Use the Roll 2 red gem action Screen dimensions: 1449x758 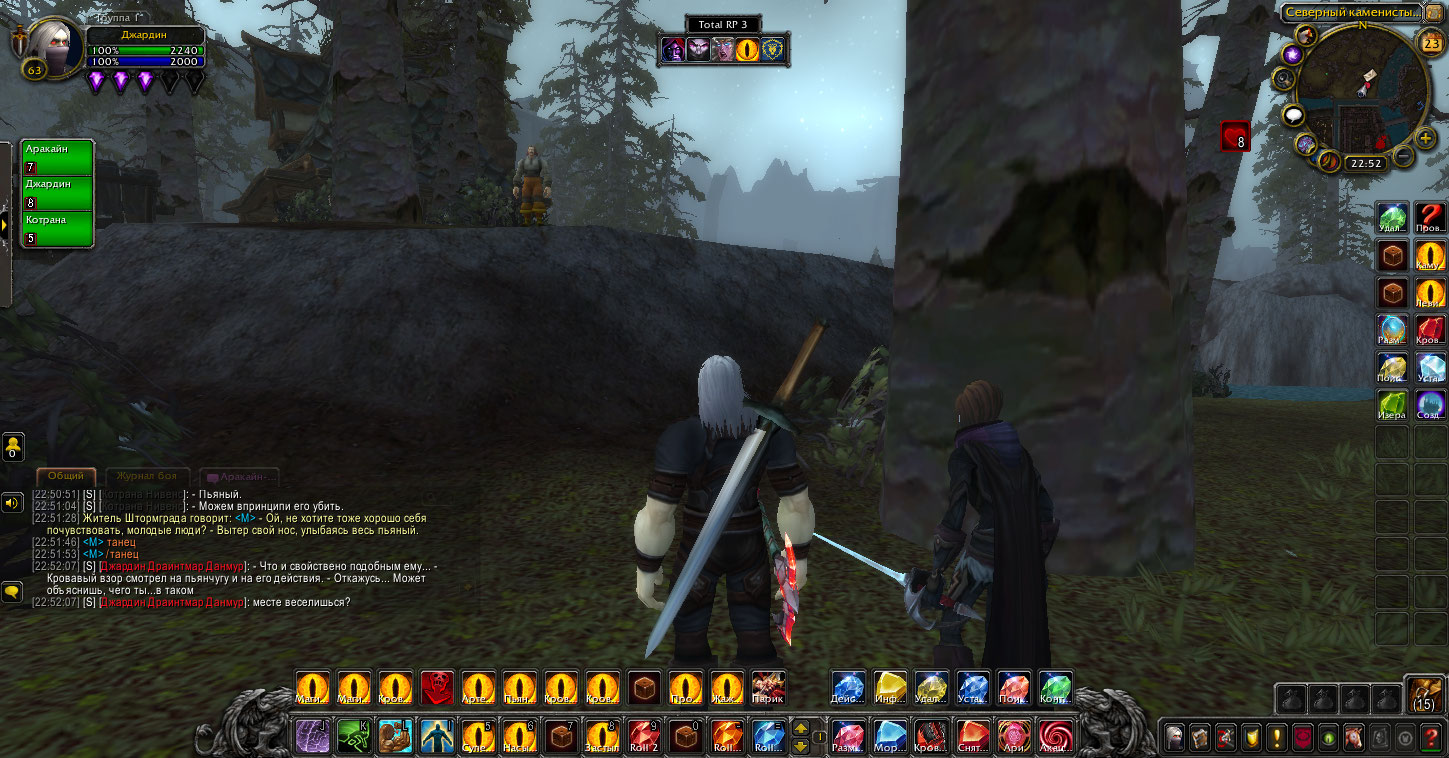[x=644, y=737]
